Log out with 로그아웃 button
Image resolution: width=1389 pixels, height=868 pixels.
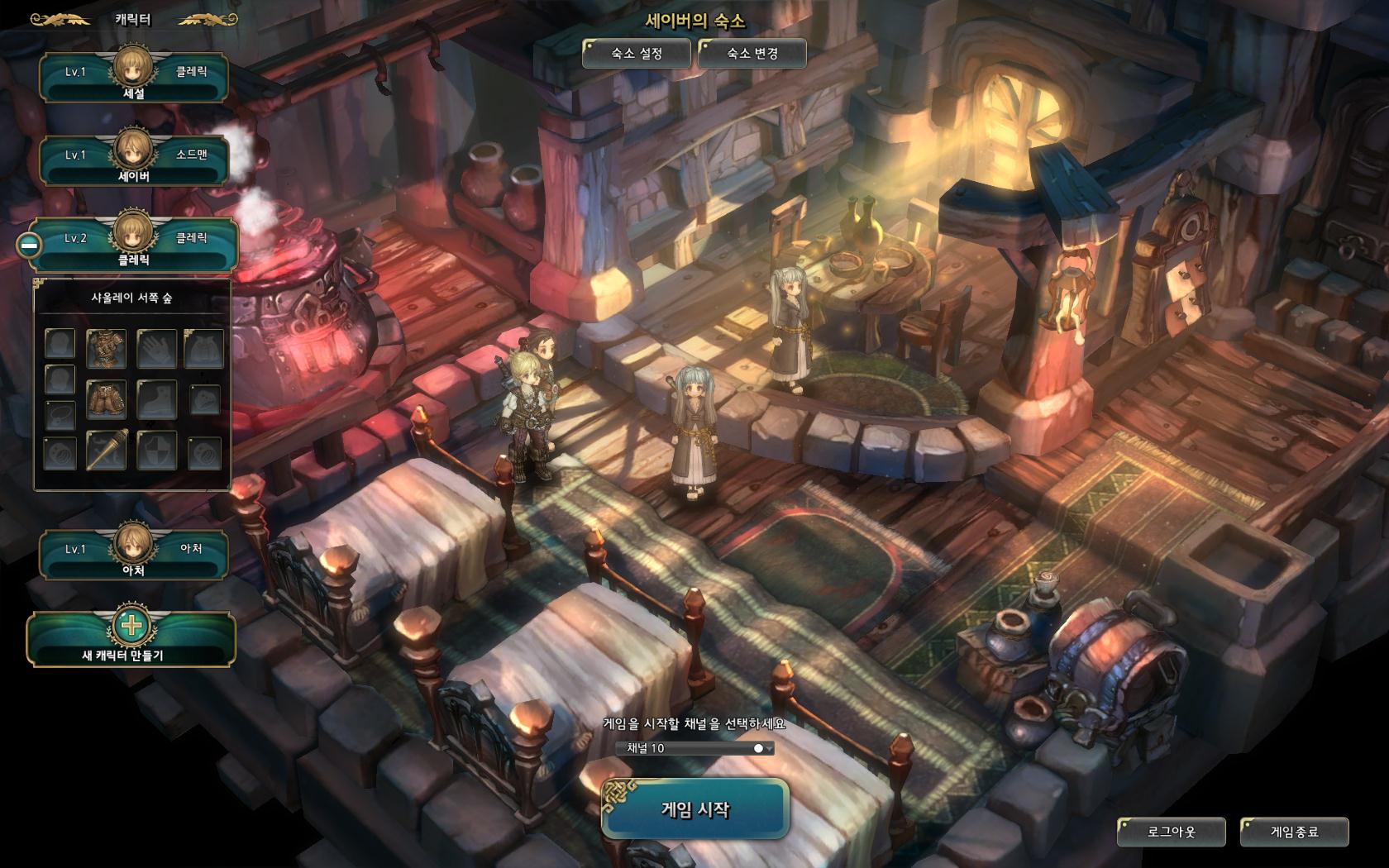1171,832
